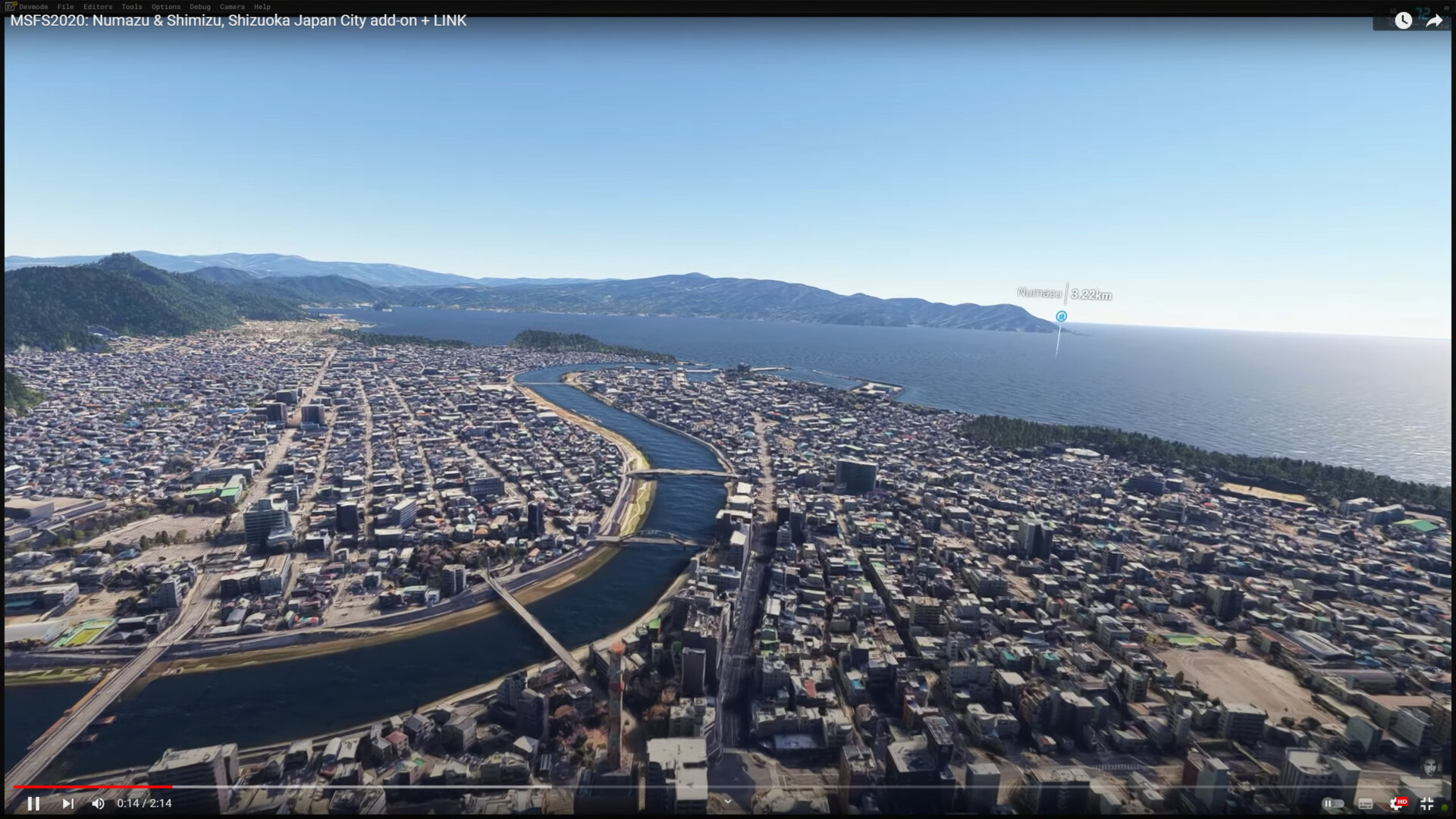Open the video quality settings gear
This screenshot has width=1456, height=819.
pyautogui.click(x=1396, y=804)
